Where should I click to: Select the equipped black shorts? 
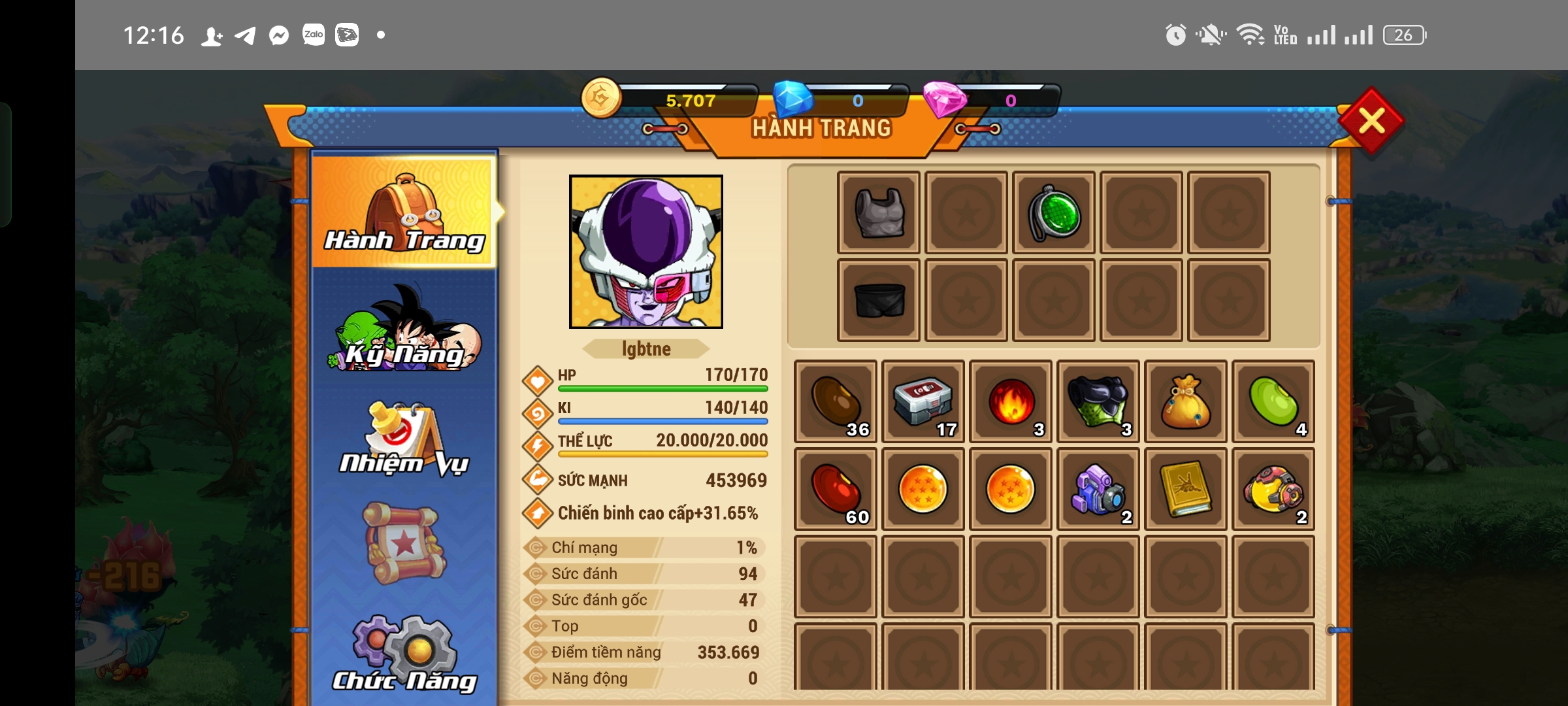[x=879, y=300]
